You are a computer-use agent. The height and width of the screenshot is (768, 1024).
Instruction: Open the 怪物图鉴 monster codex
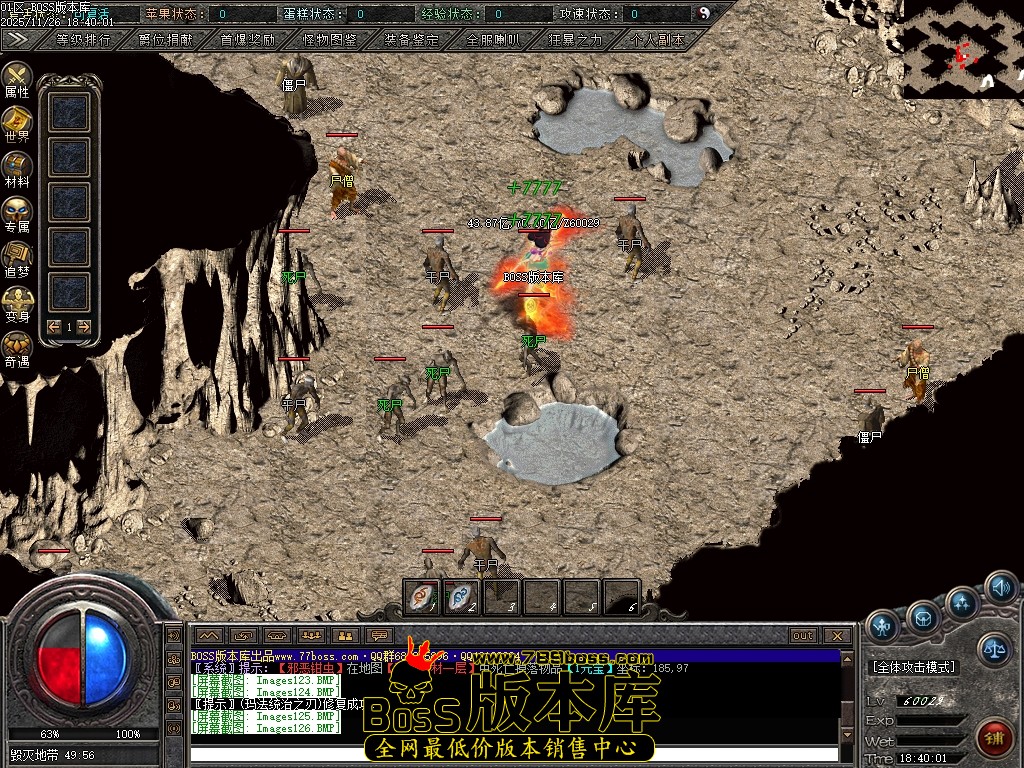click(x=329, y=41)
